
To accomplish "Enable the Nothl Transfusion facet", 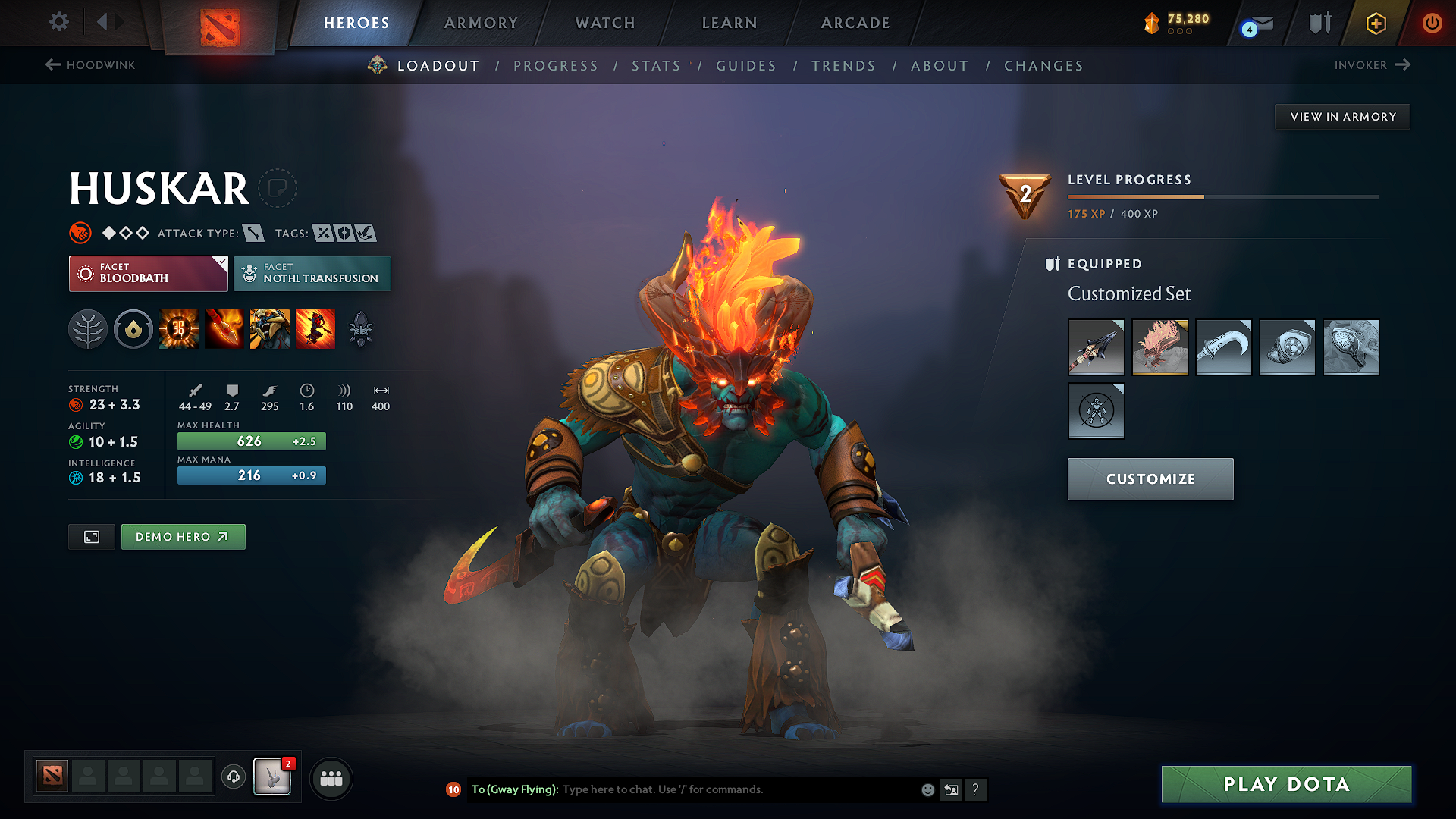I will point(312,273).
